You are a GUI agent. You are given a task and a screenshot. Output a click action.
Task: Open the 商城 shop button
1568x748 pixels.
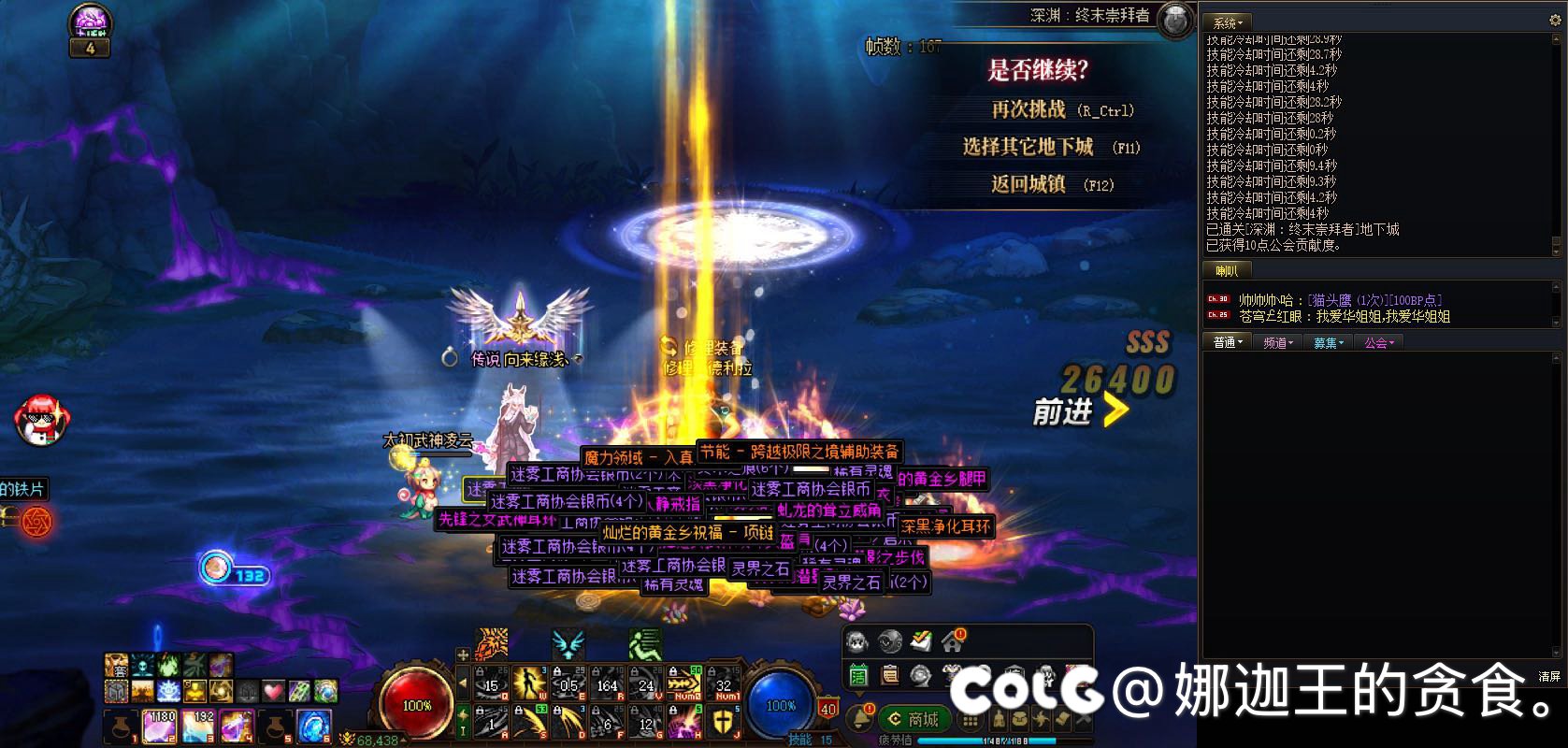point(913,718)
